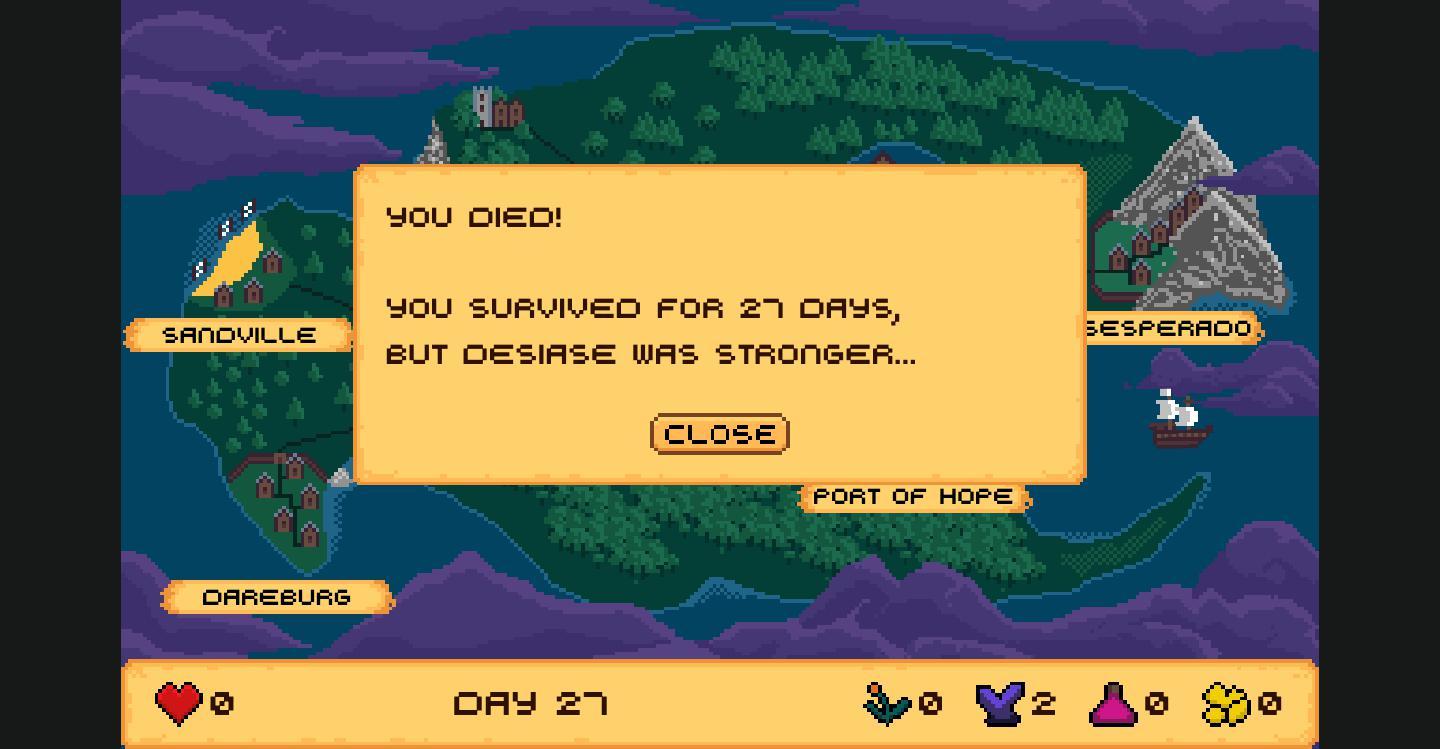Click the yellow beach near Sandville

[235, 260]
